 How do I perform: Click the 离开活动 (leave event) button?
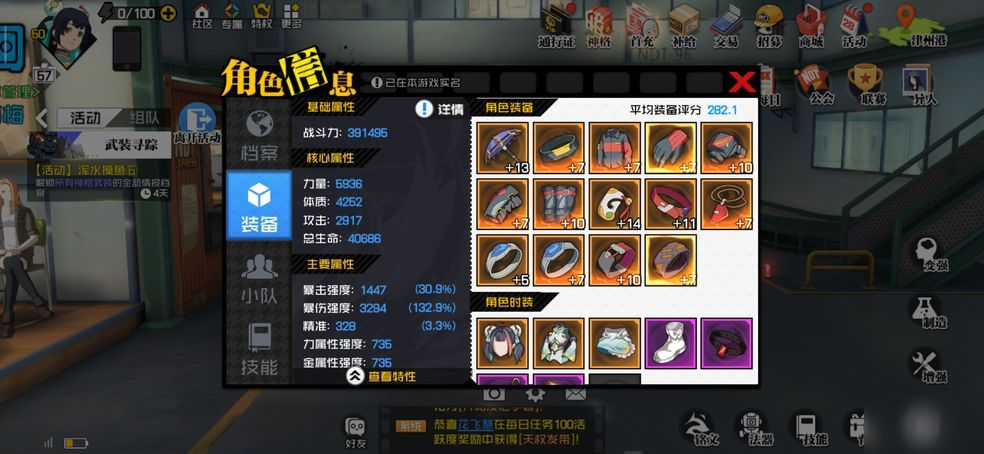pos(197,124)
